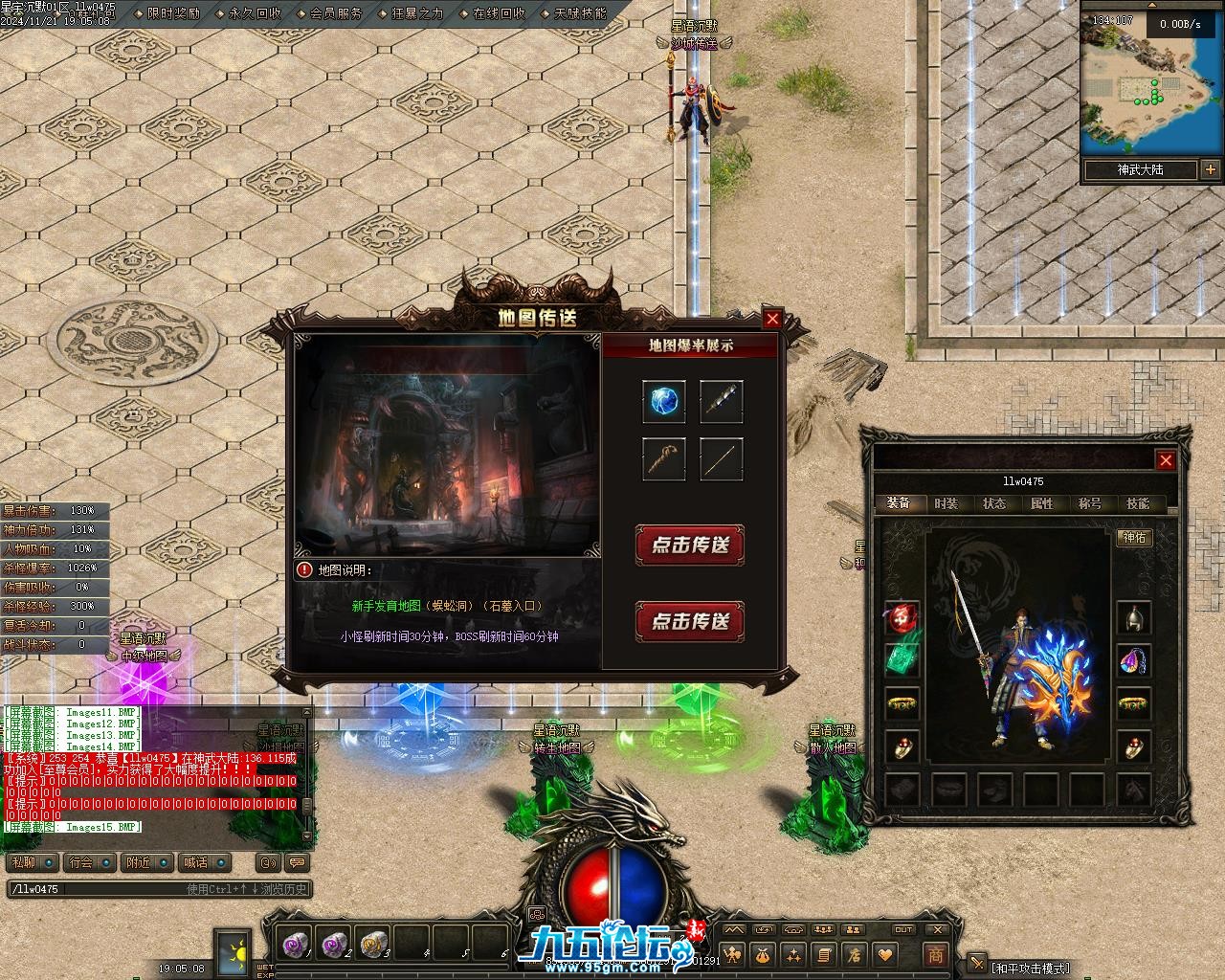
Task: Switch to the 属性 tab
Action: pyautogui.click(x=1041, y=503)
